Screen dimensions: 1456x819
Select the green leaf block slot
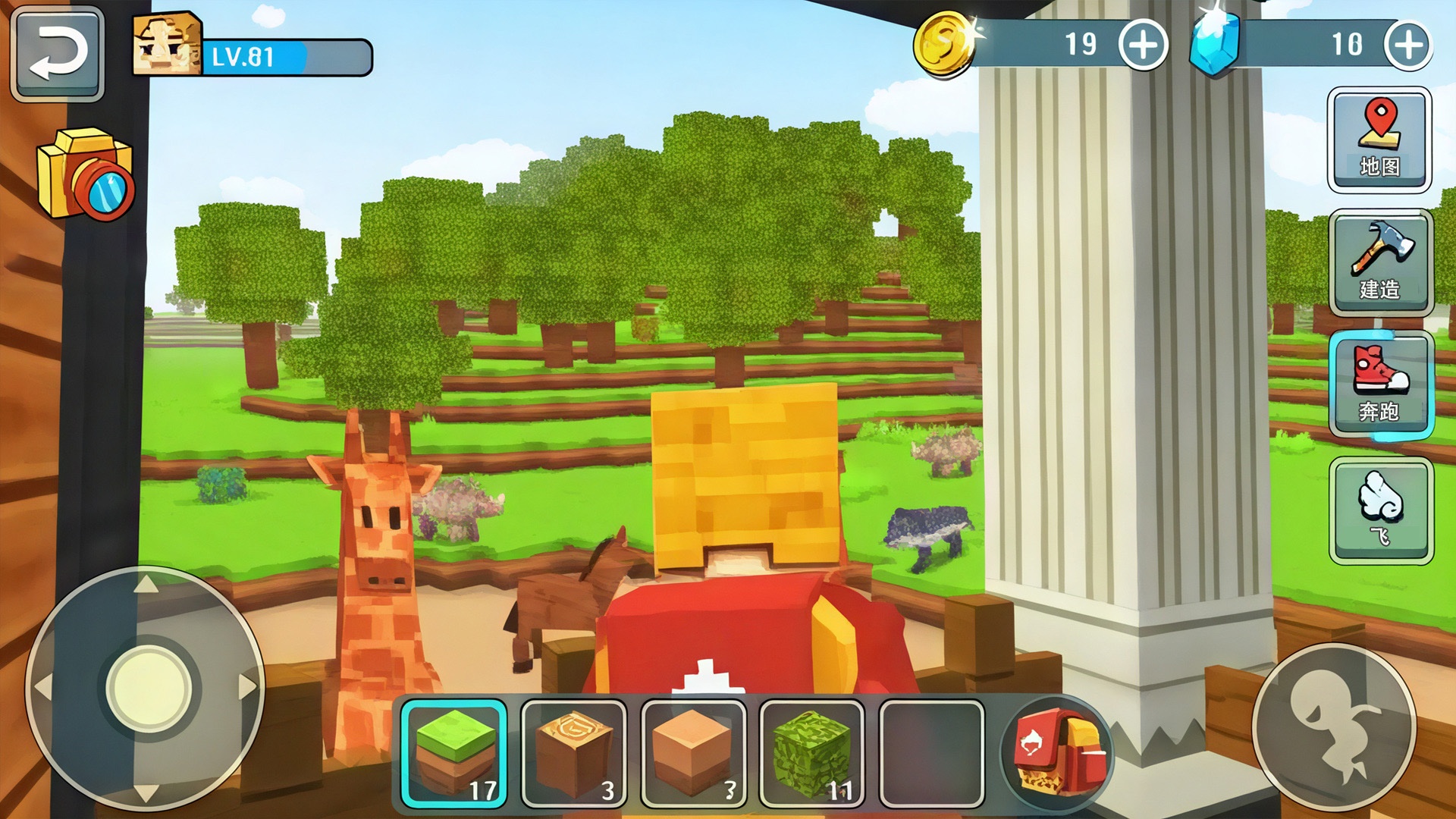coord(811,753)
